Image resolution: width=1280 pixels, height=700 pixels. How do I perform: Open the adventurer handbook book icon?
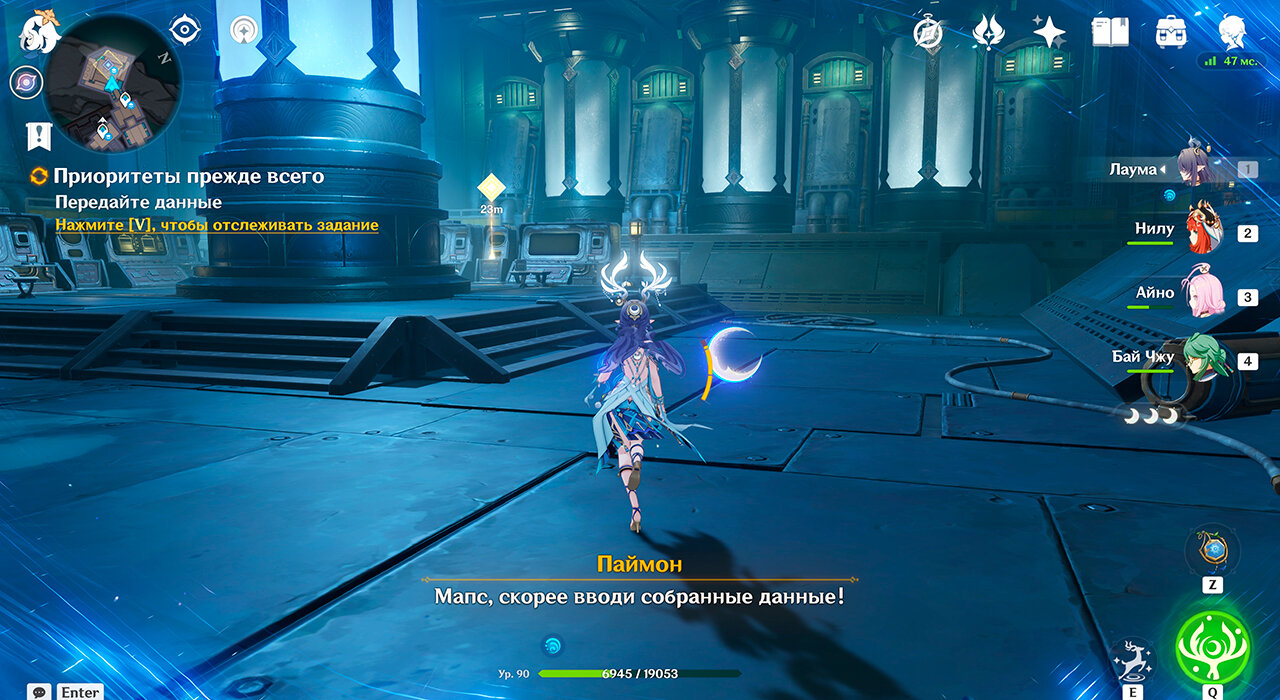point(1110,32)
